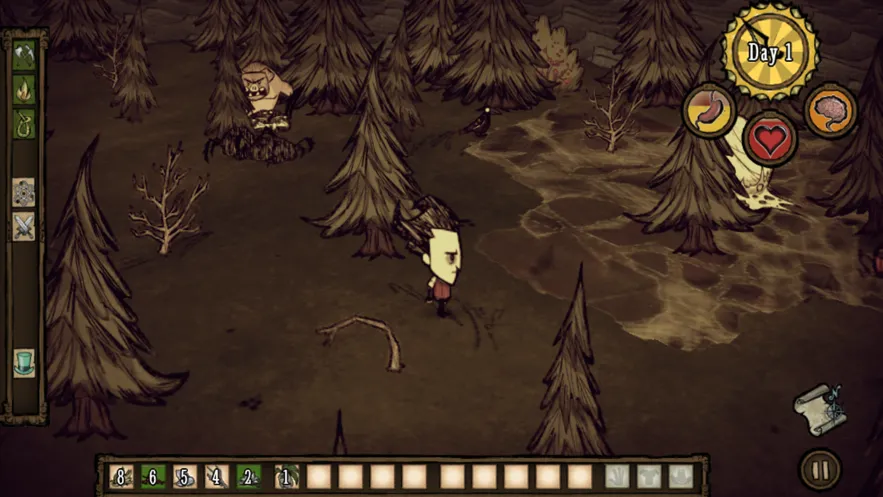The height and width of the screenshot is (497, 883).
Task: Open the Science atom crafting tab
Action: pos(24,192)
